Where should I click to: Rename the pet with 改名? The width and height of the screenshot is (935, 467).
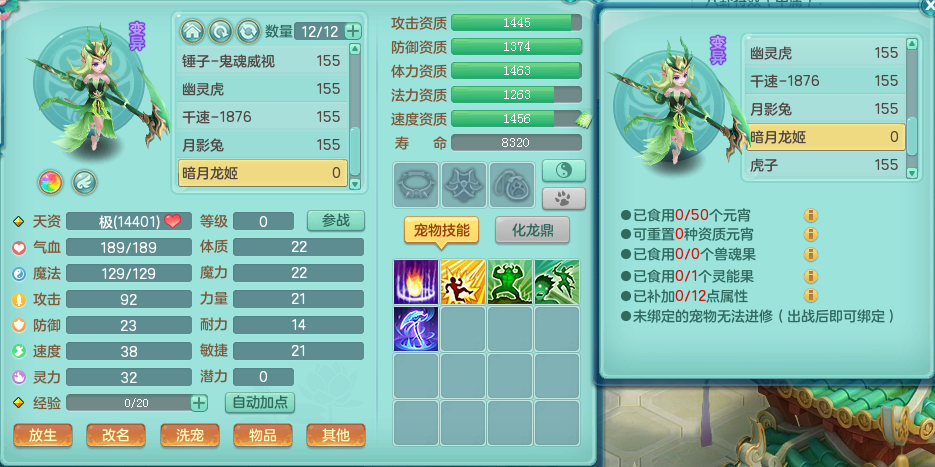[115, 435]
